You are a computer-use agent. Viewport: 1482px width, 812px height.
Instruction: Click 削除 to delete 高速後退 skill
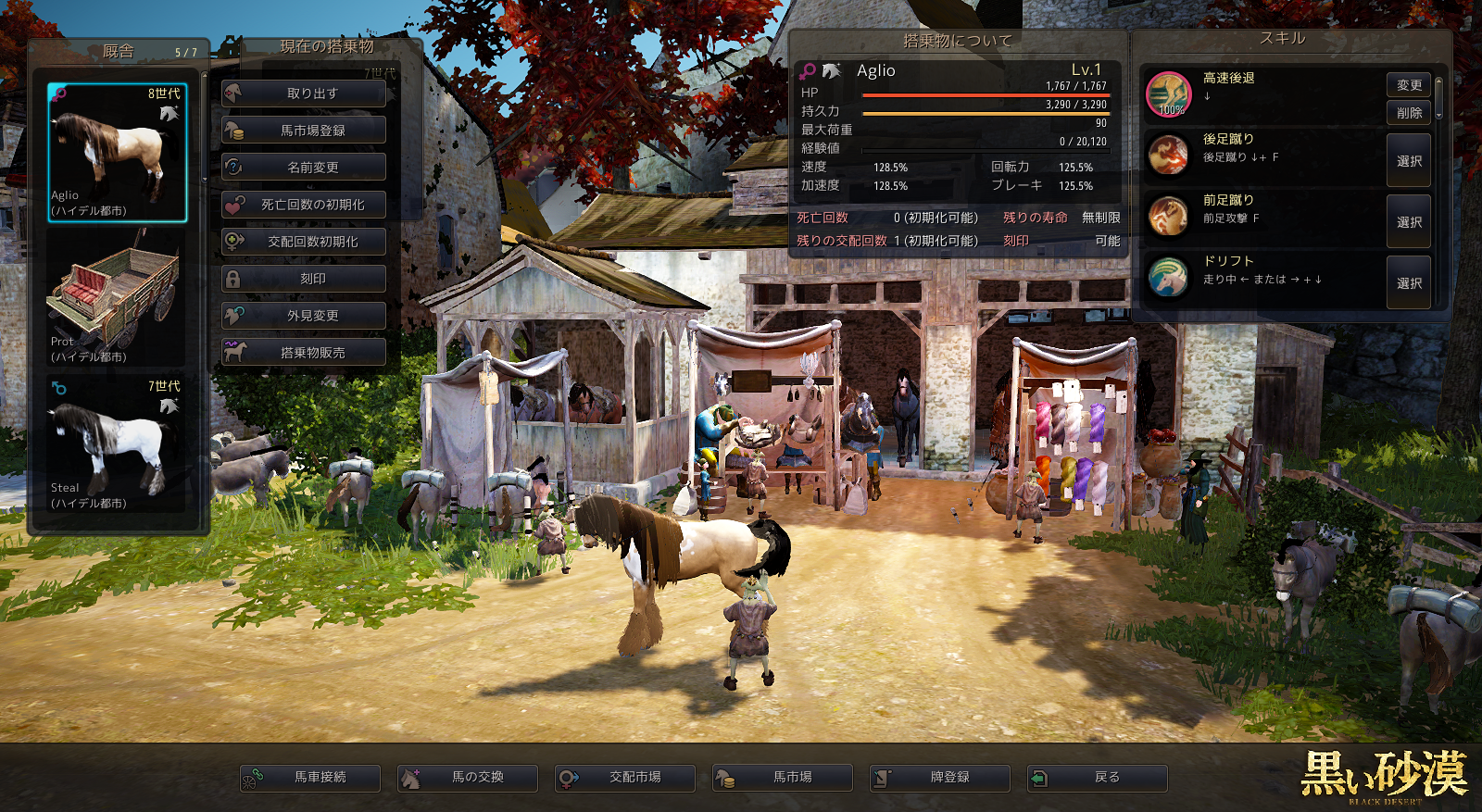point(1409,113)
